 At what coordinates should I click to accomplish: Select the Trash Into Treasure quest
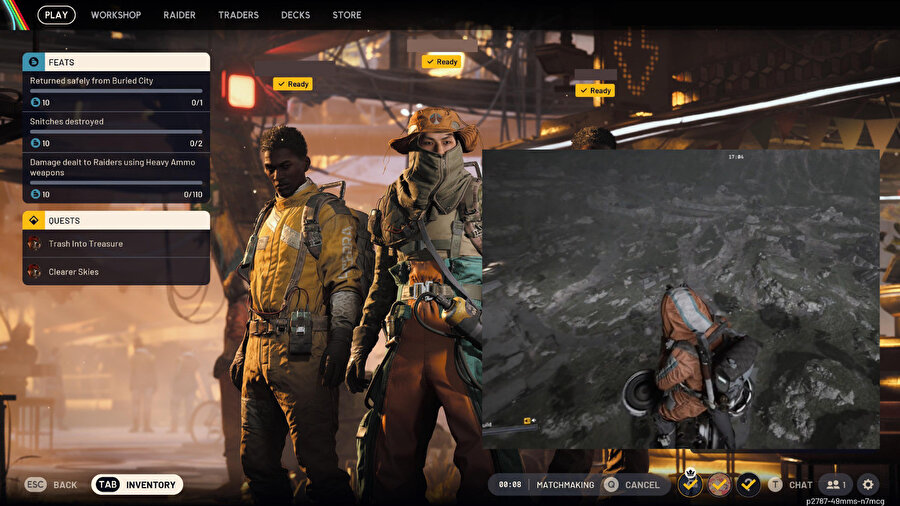pyautogui.click(x=116, y=244)
